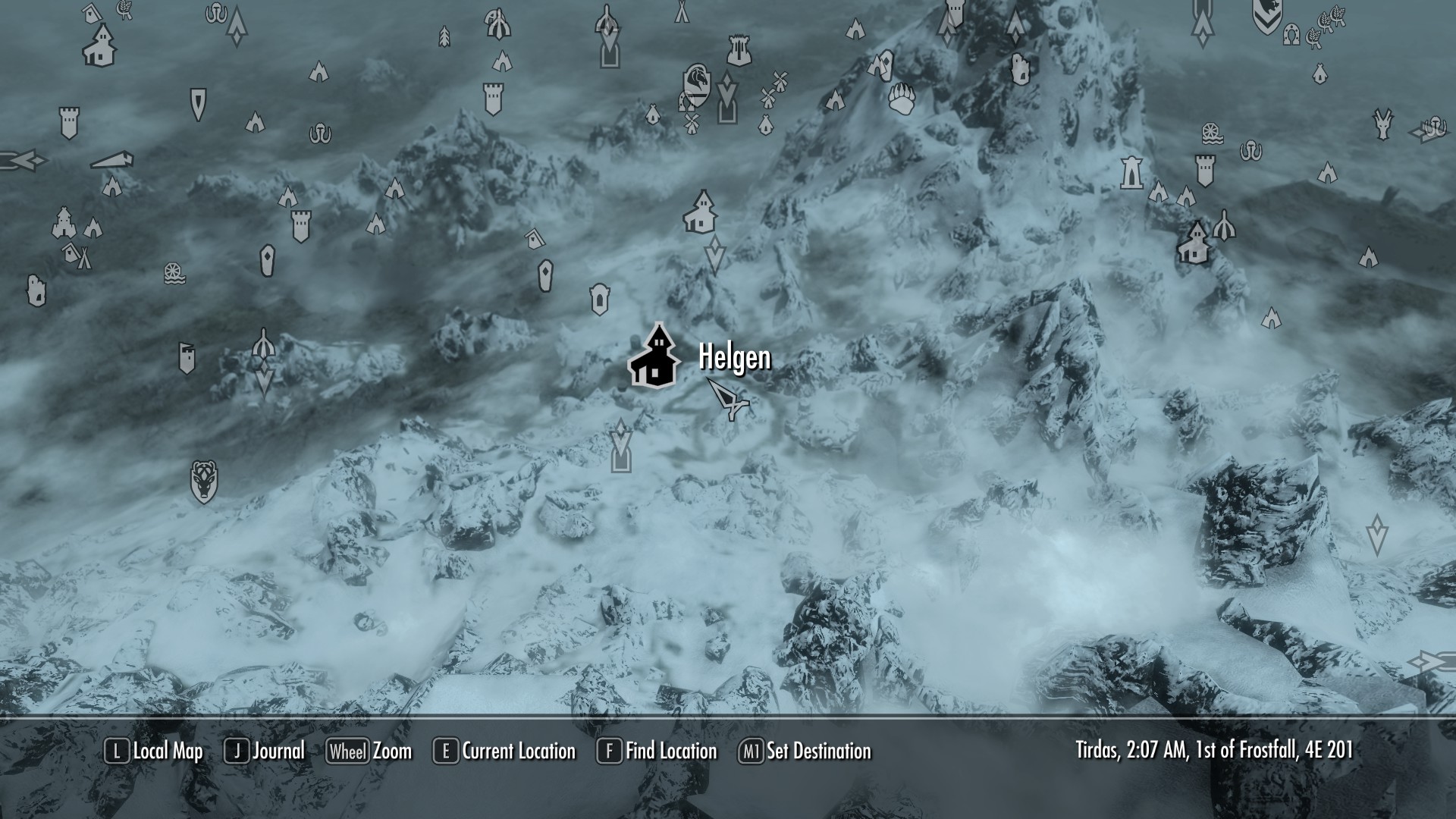Image resolution: width=1456 pixels, height=819 pixels.
Task: Select the harp bard marker above the mountain
Action: point(739,52)
